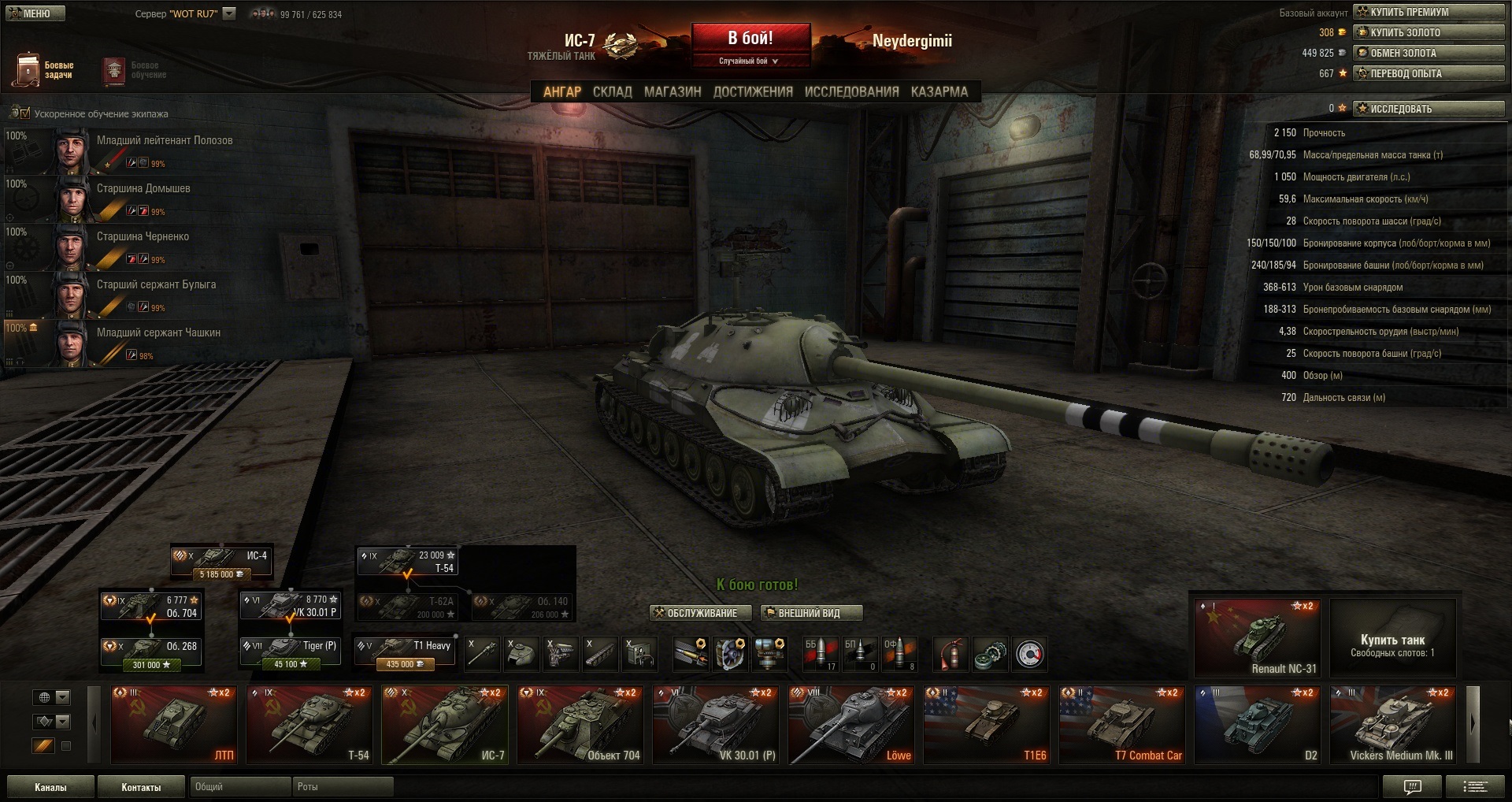1512x802 pixels.
Task: Choose the T-54 tank from the carousel
Action: pos(309,725)
